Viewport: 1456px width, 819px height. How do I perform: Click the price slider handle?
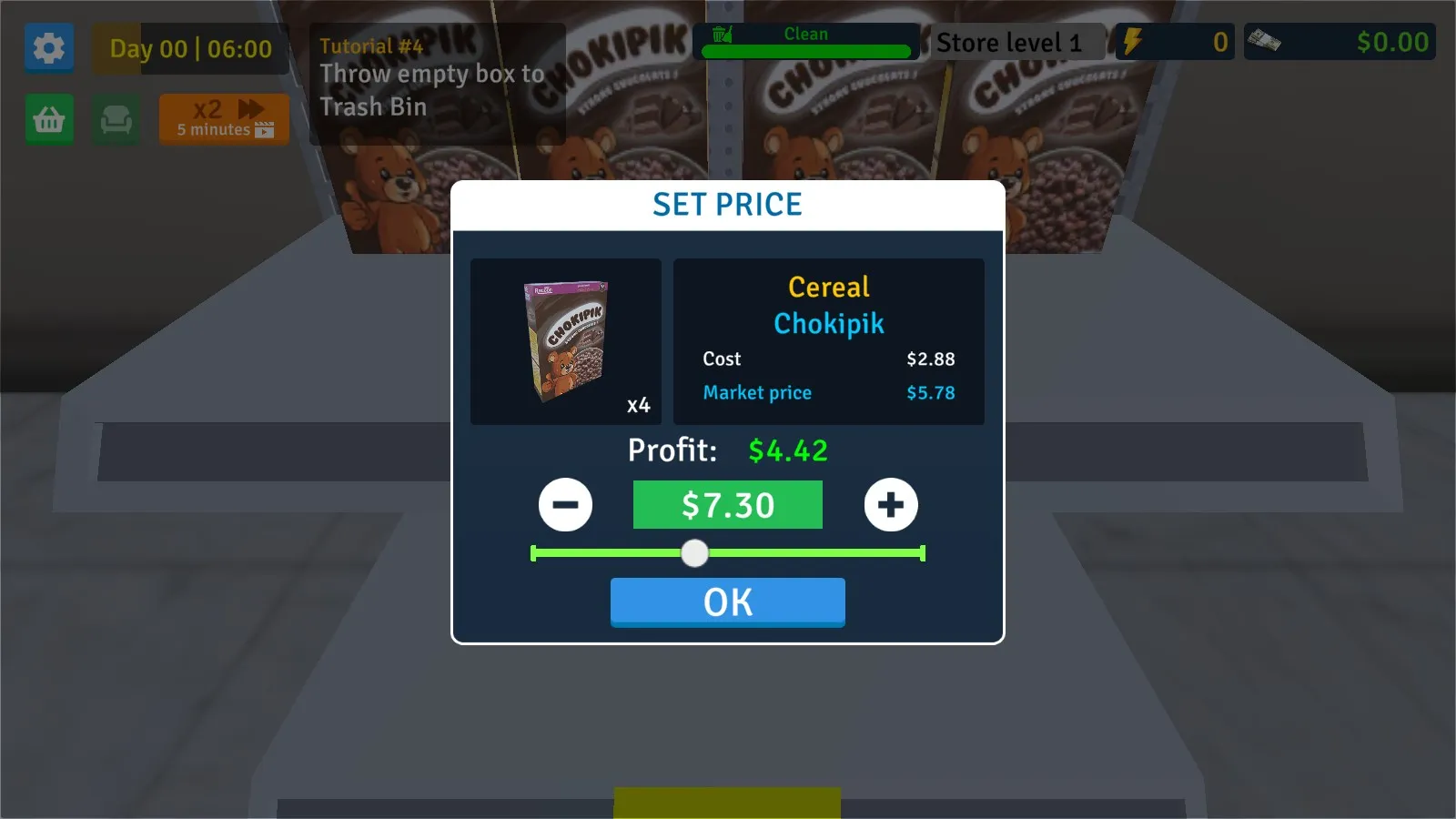tap(694, 553)
